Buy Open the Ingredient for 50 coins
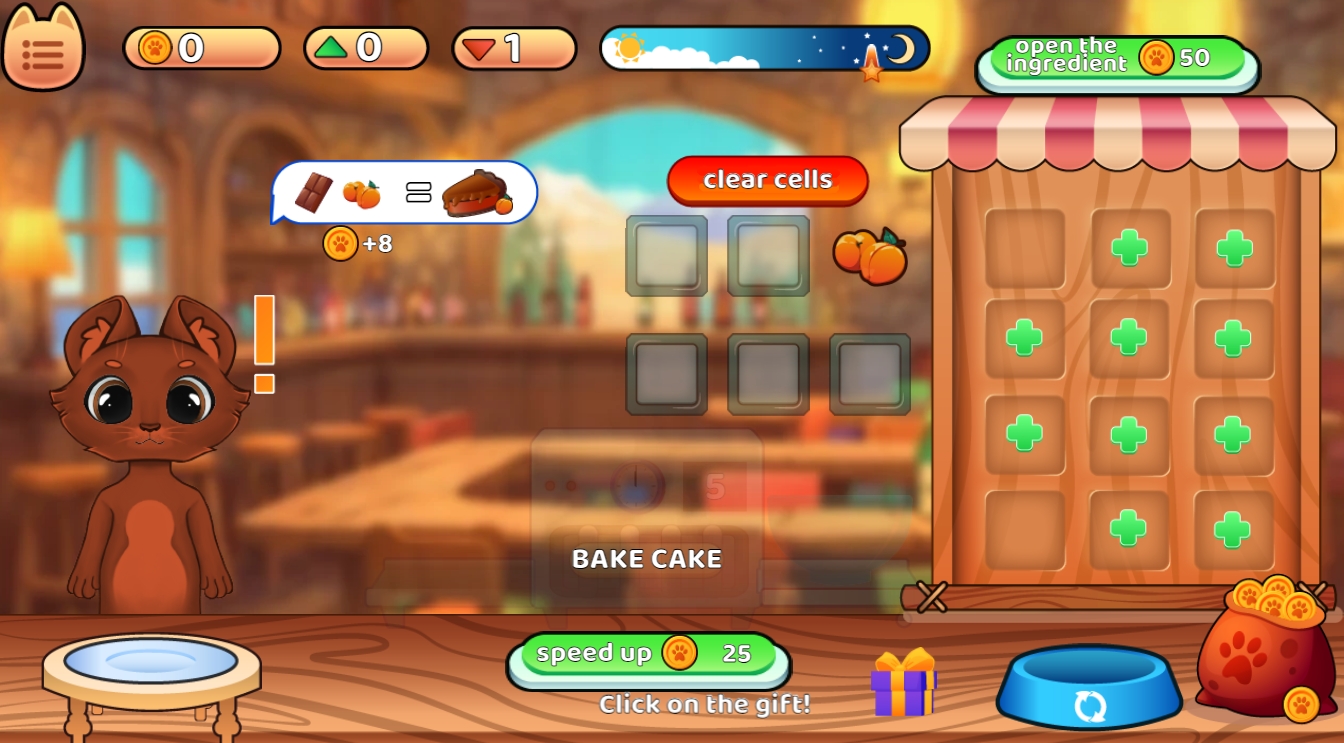Image resolution: width=1344 pixels, height=743 pixels. pos(1117,55)
